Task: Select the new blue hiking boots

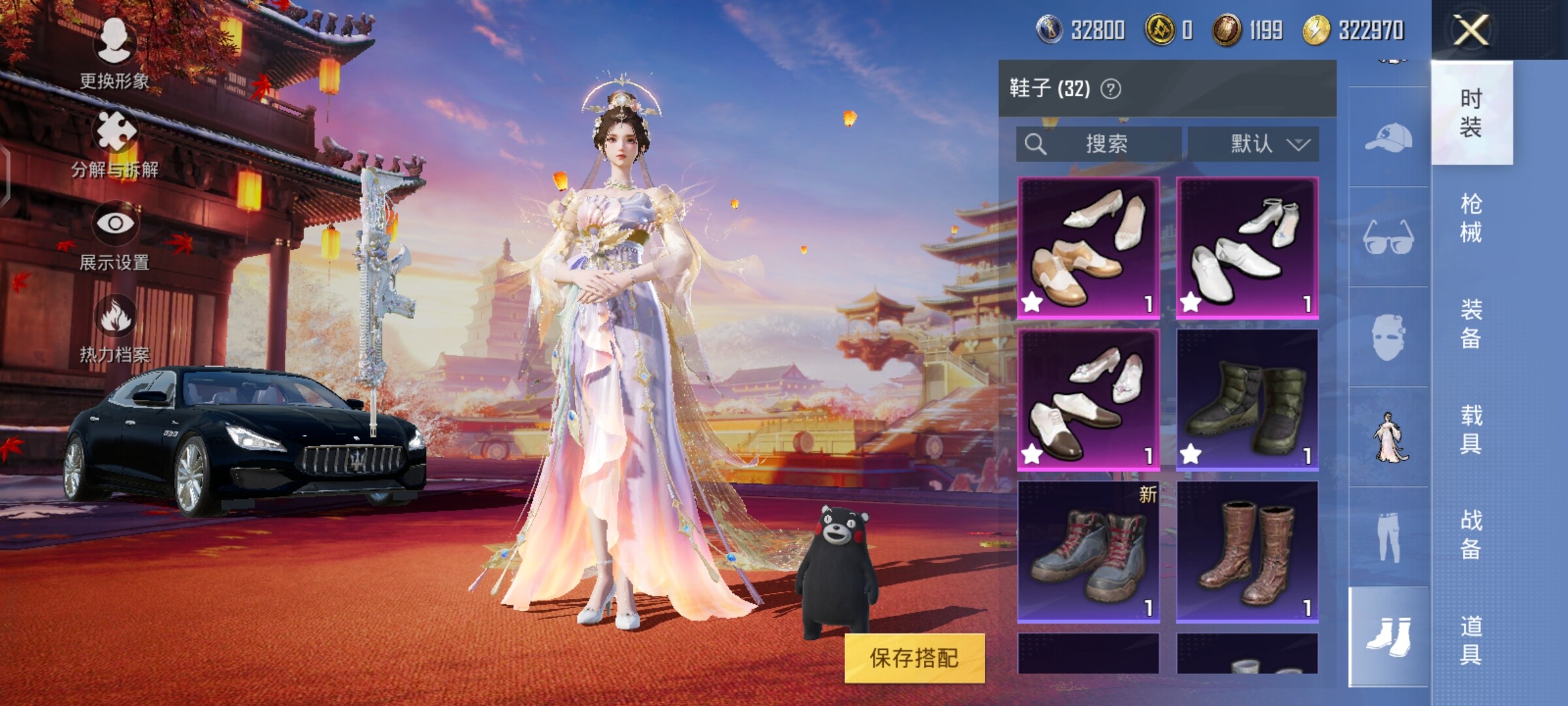Action: point(1088,552)
